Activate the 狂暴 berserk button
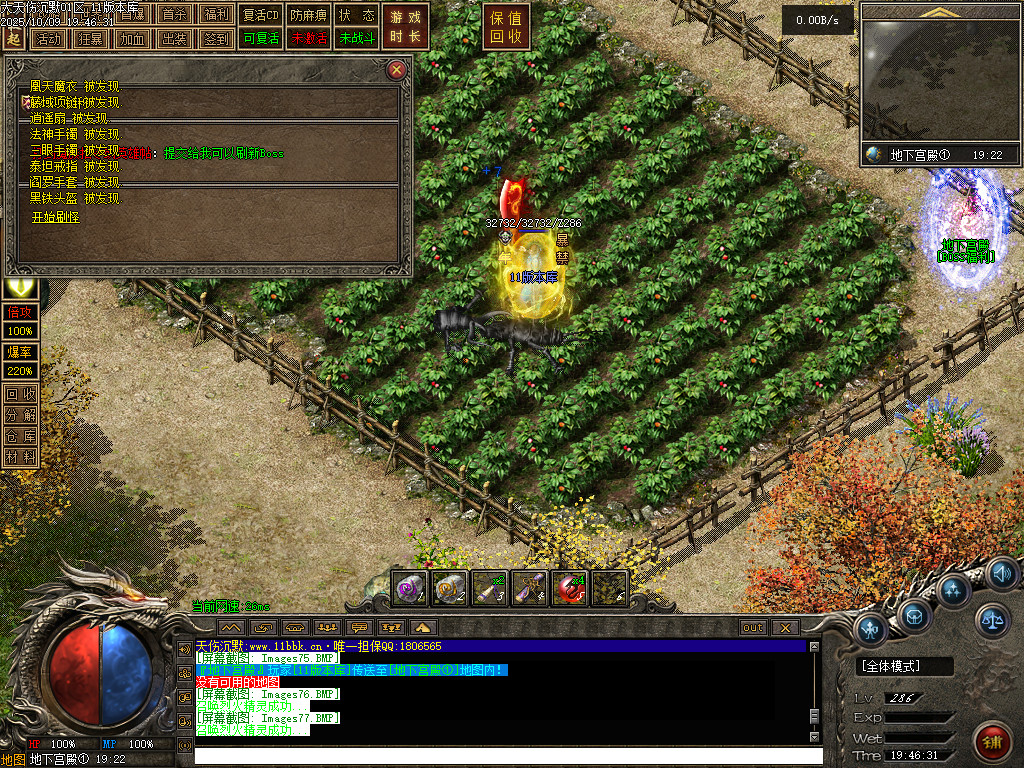This screenshot has width=1024, height=768. pyautogui.click(x=90, y=39)
